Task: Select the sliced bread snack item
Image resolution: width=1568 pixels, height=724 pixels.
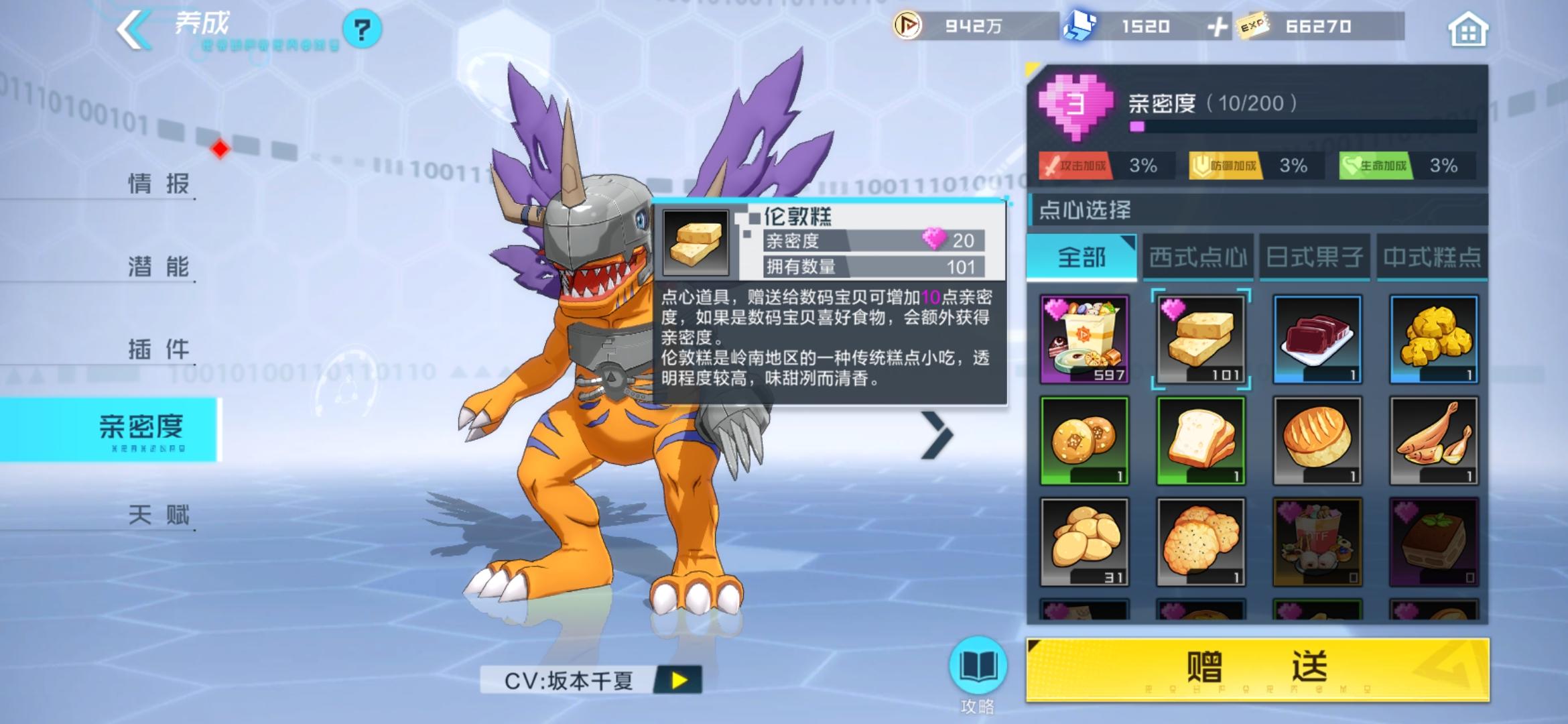Action: pyautogui.click(x=1199, y=439)
